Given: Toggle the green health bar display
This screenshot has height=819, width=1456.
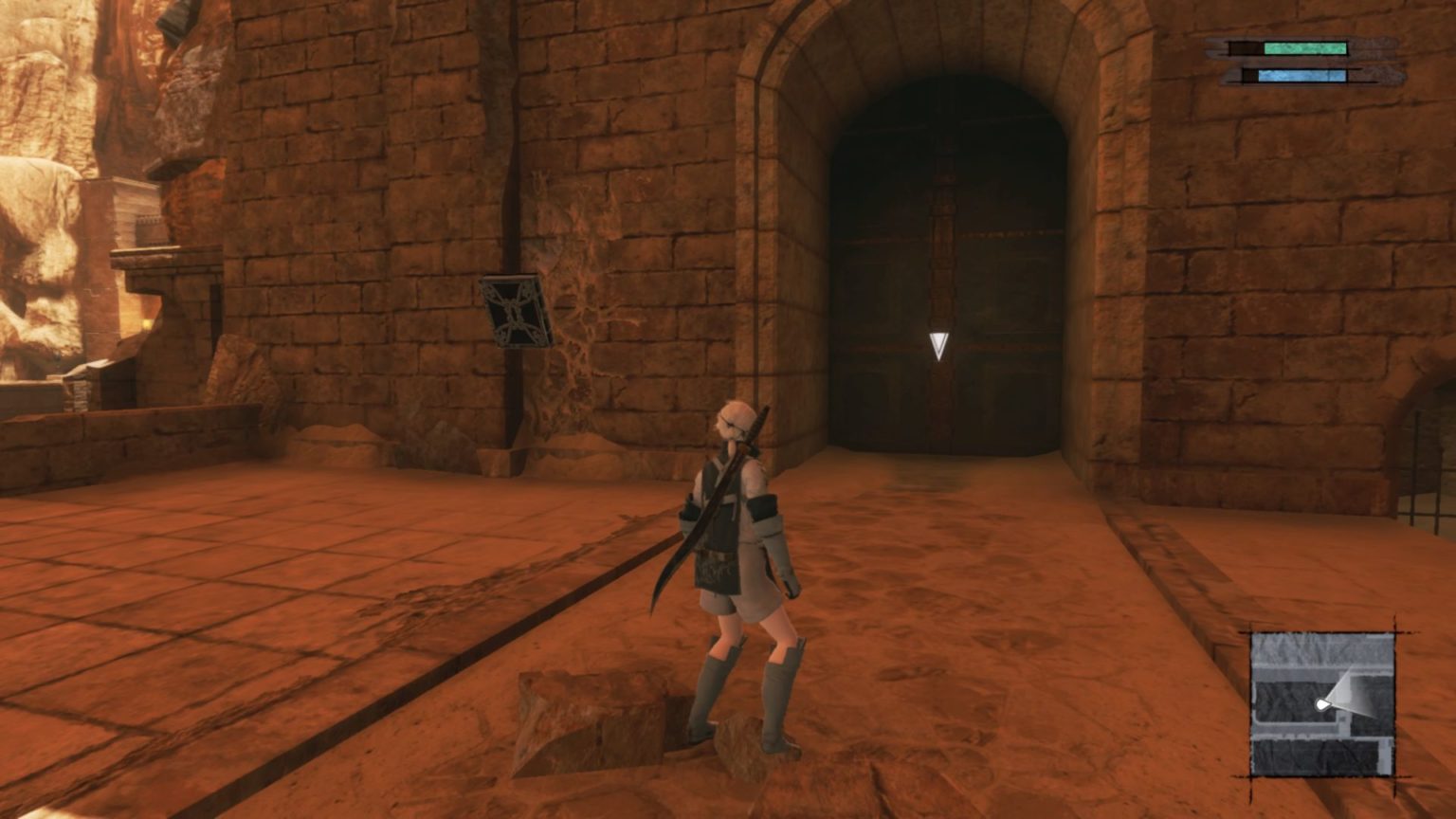Looking at the screenshot, I should (x=1306, y=47).
